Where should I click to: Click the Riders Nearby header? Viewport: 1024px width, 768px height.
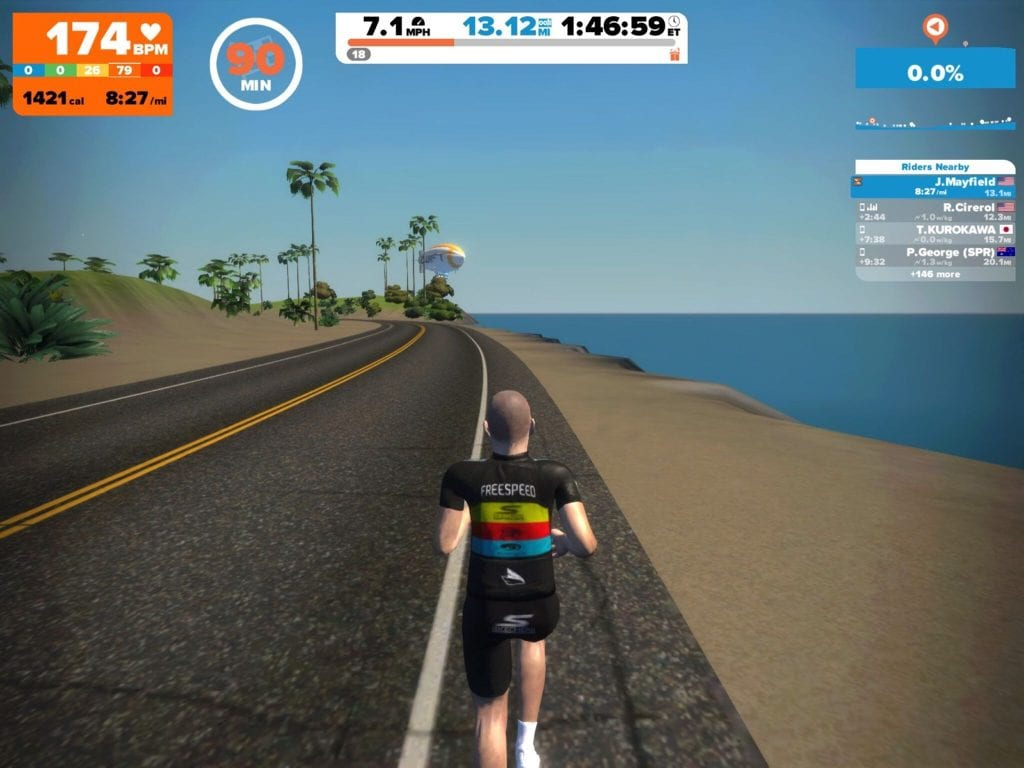(x=935, y=167)
